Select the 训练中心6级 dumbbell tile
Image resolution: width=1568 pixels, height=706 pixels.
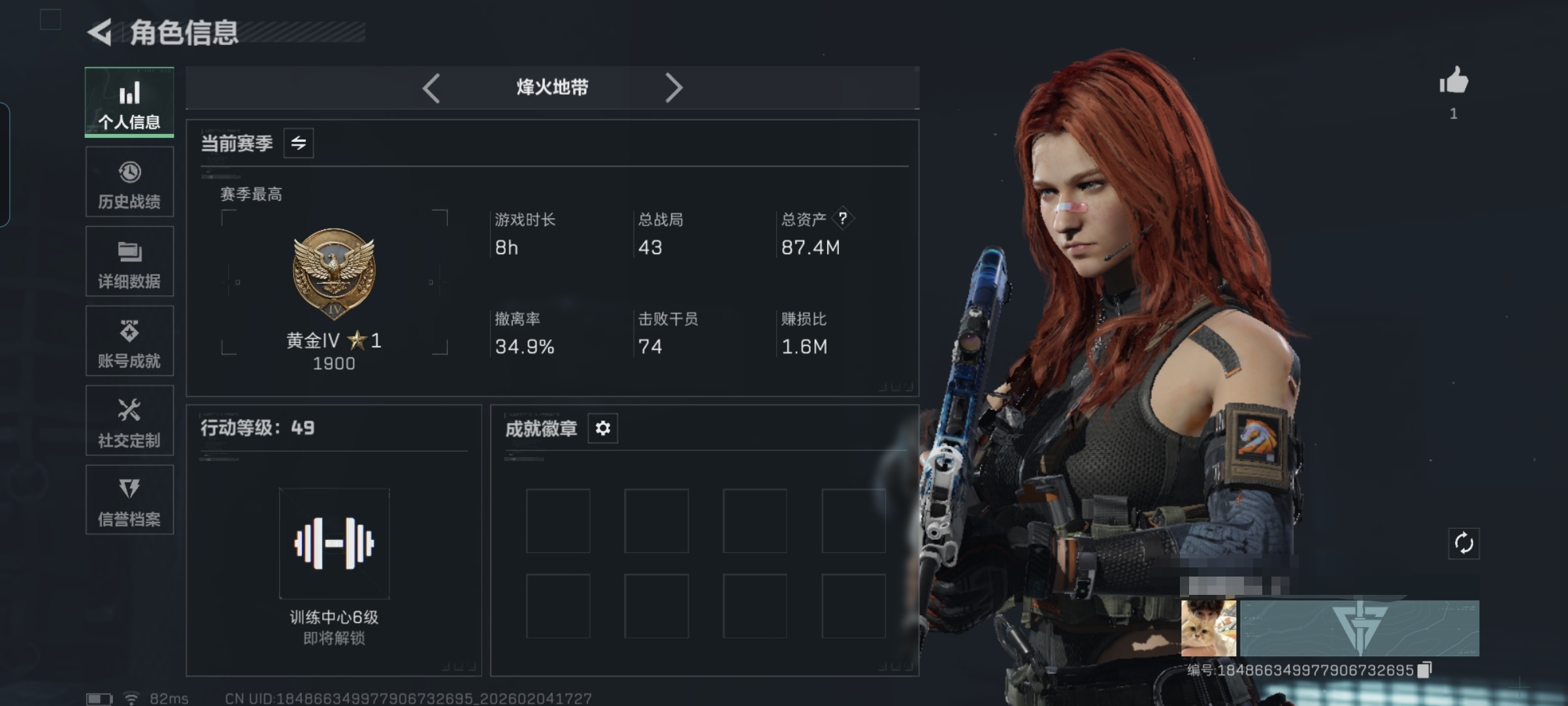[334, 543]
